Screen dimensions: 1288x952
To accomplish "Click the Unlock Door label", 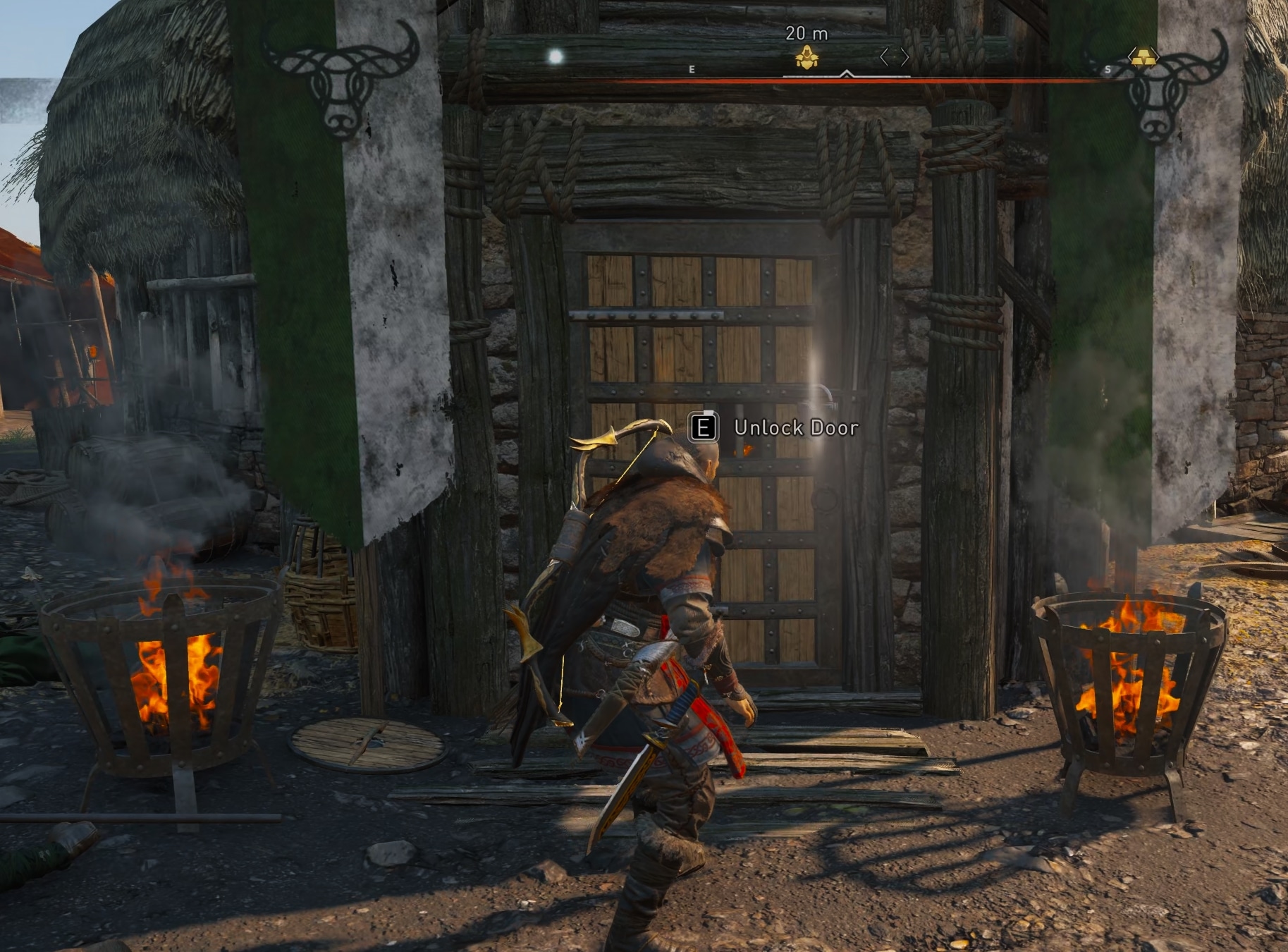I will (x=795, y=427).
